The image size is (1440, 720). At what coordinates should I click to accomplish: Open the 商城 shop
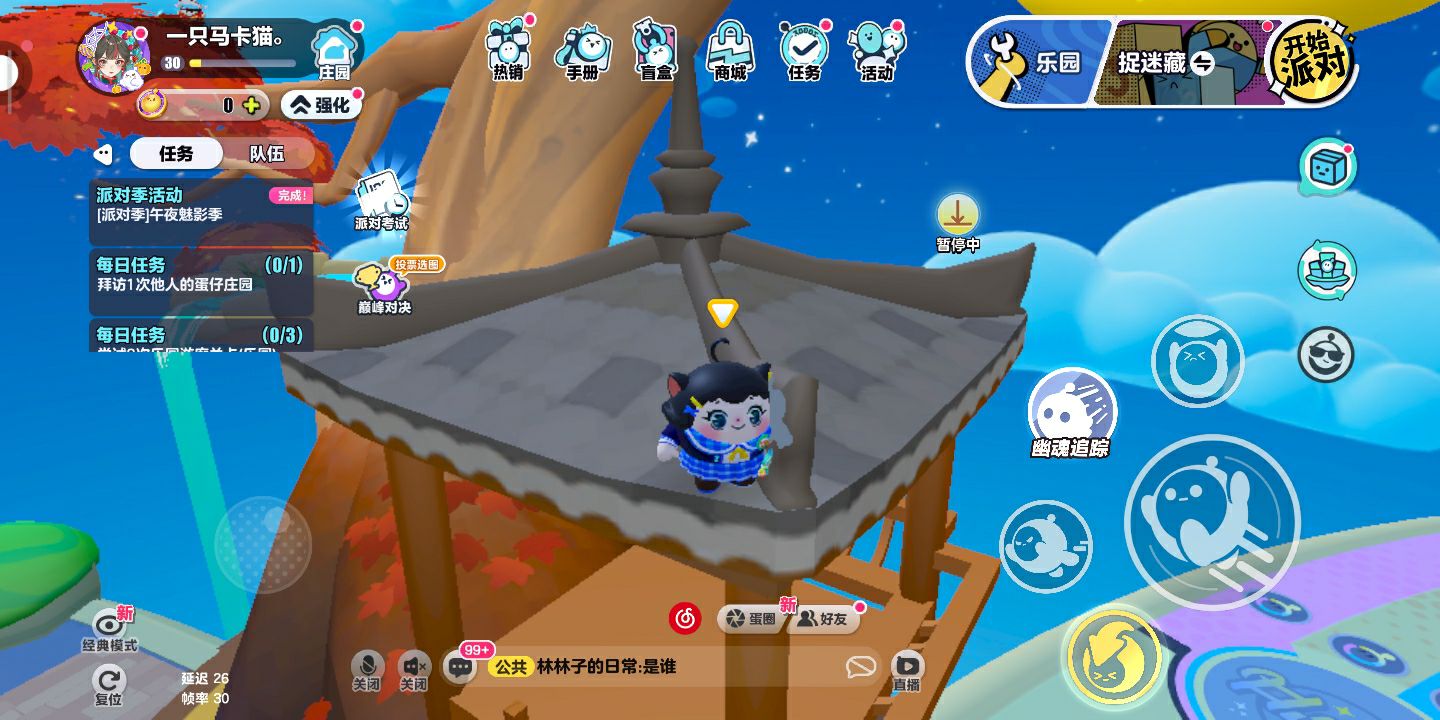click(730, 50)
